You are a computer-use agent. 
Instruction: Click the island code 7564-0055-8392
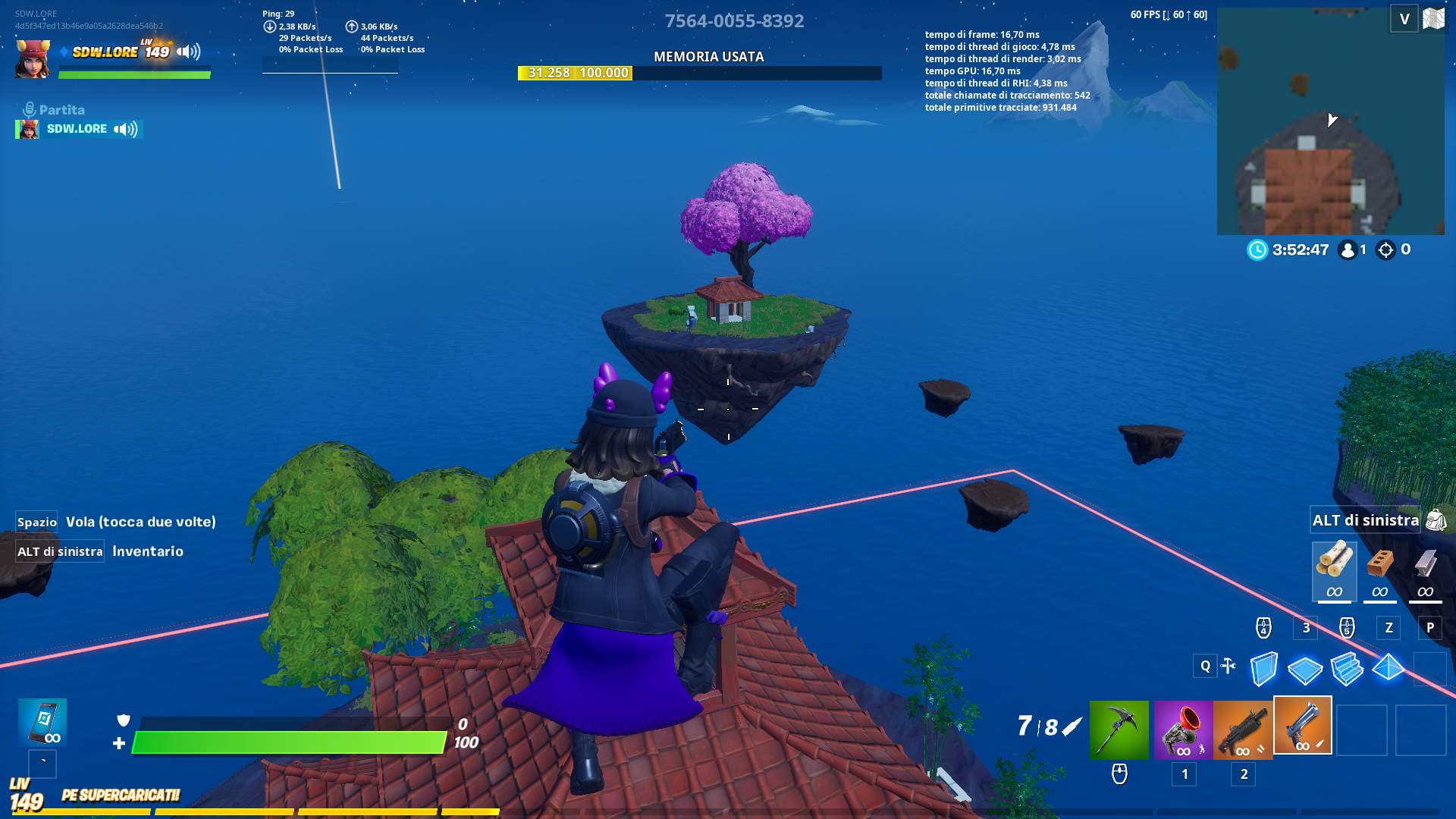click(734, 20)
